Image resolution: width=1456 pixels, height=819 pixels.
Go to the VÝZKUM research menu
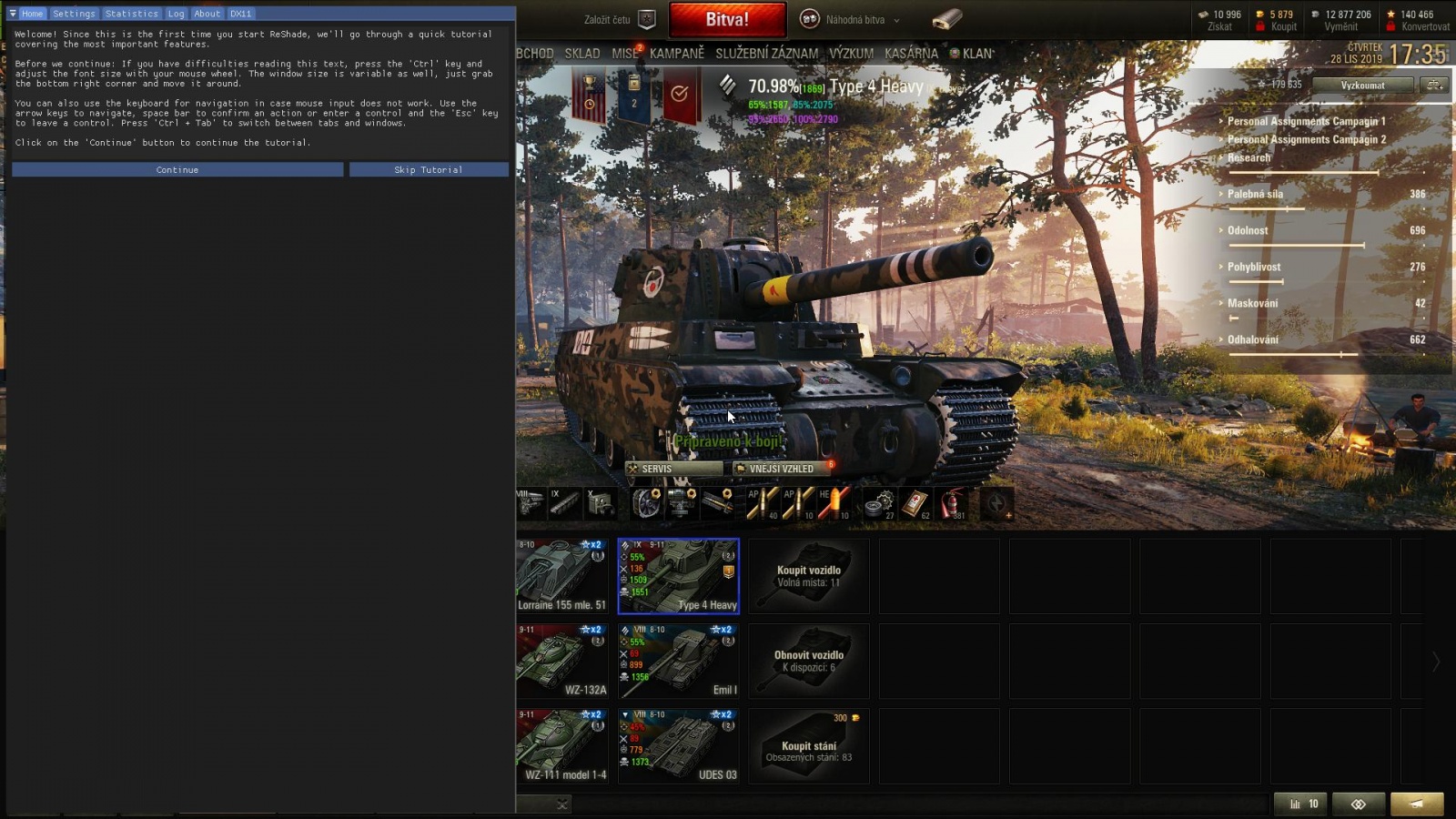(x=851, y=54)
